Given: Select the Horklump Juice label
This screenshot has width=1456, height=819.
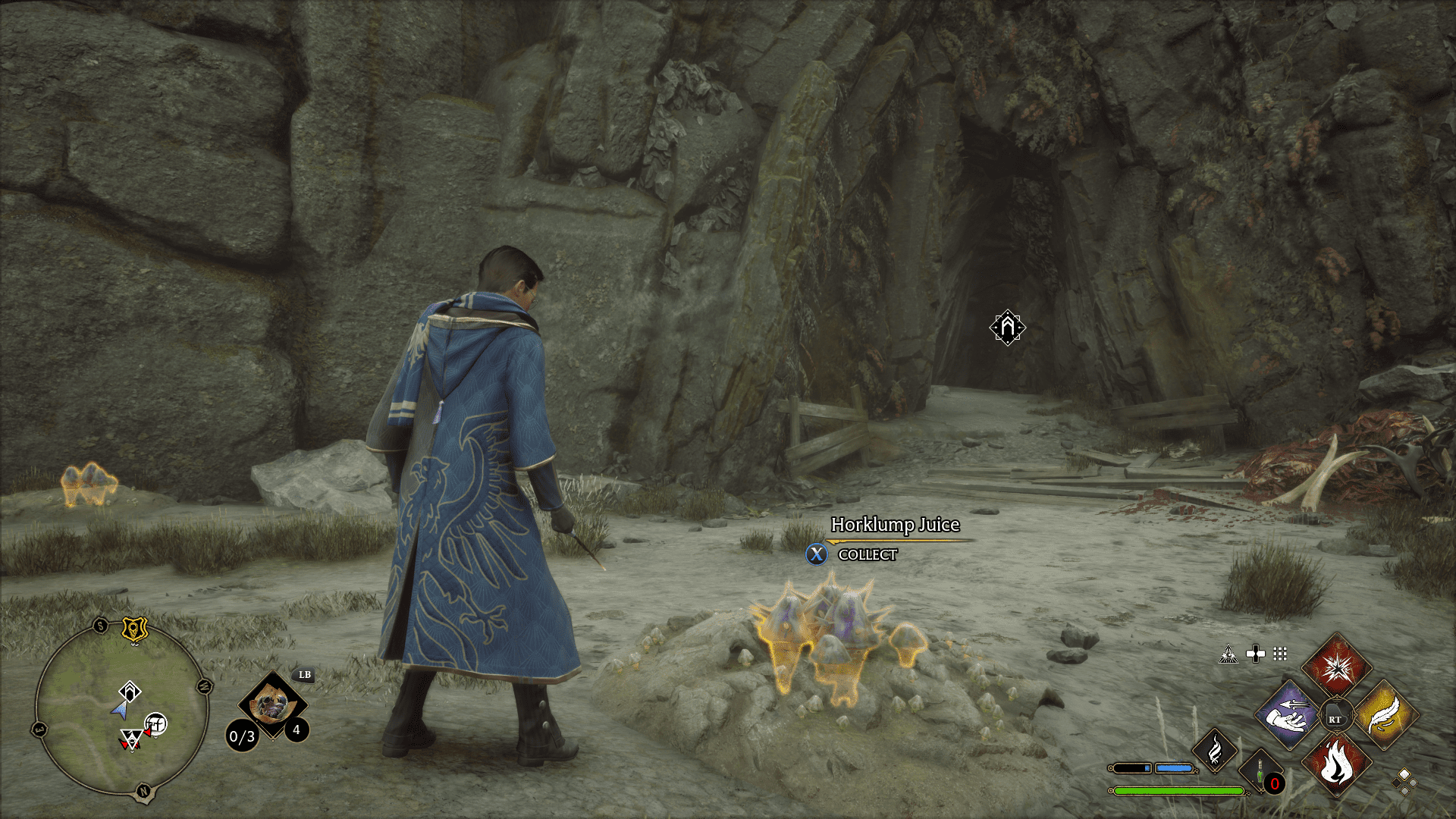Looking at the screenshot, I should (x=895, y=524).
